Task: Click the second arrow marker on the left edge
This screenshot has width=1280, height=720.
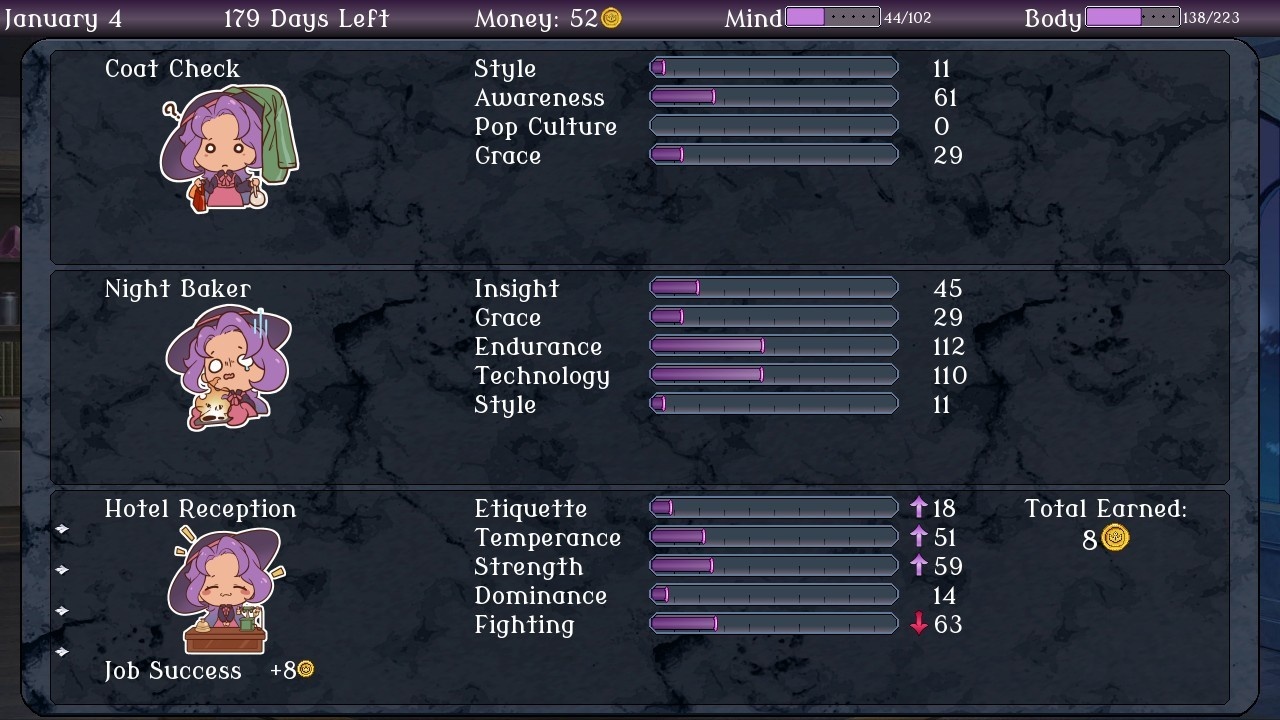Action: [62, 568]
